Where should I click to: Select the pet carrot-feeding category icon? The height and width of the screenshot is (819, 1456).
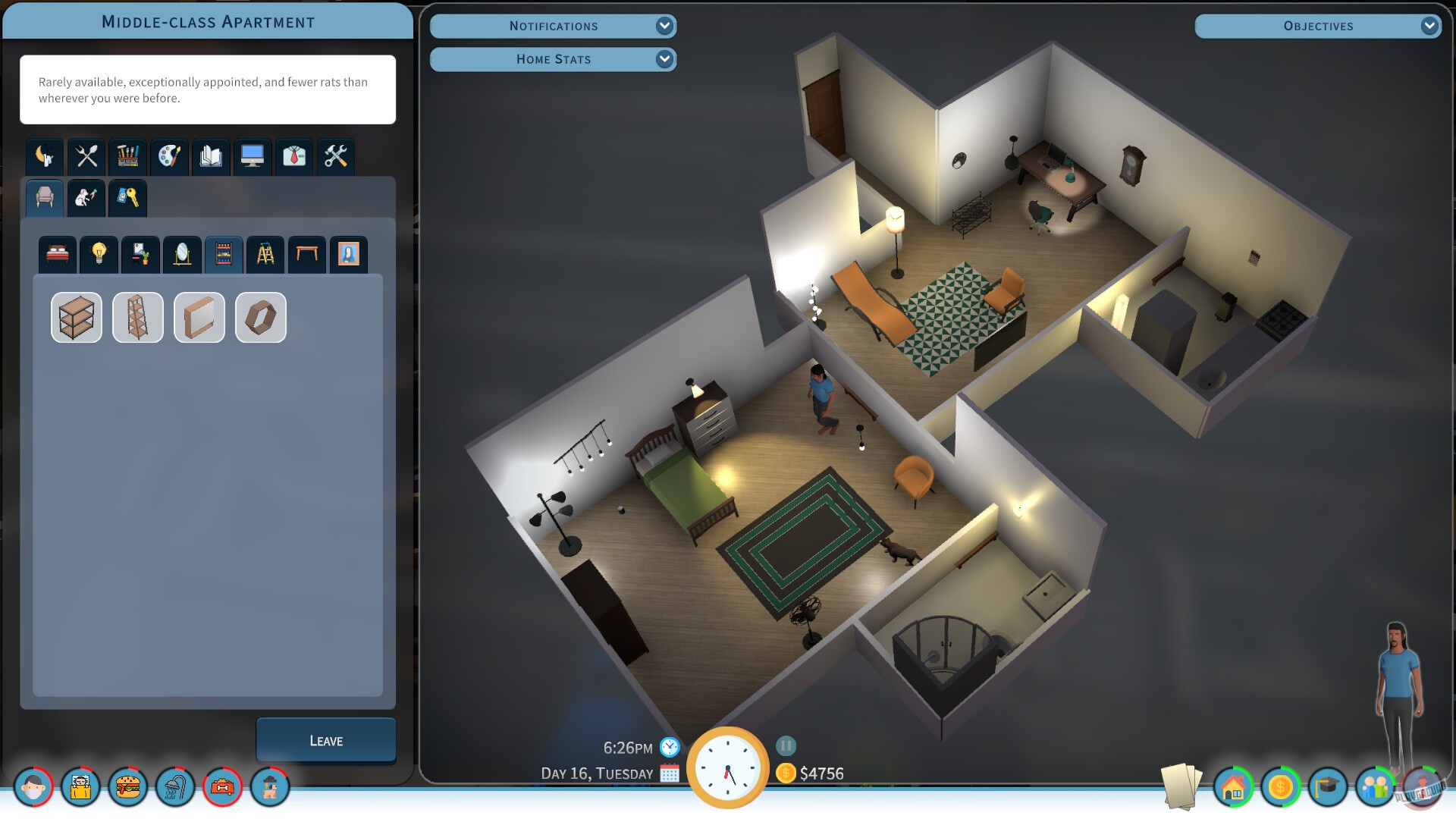coord(85,198)
